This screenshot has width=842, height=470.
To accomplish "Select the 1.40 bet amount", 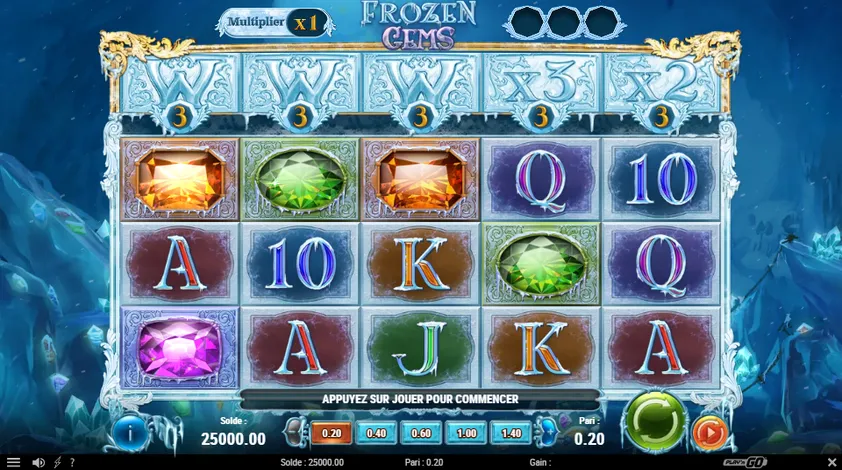I will pos(512,433).
